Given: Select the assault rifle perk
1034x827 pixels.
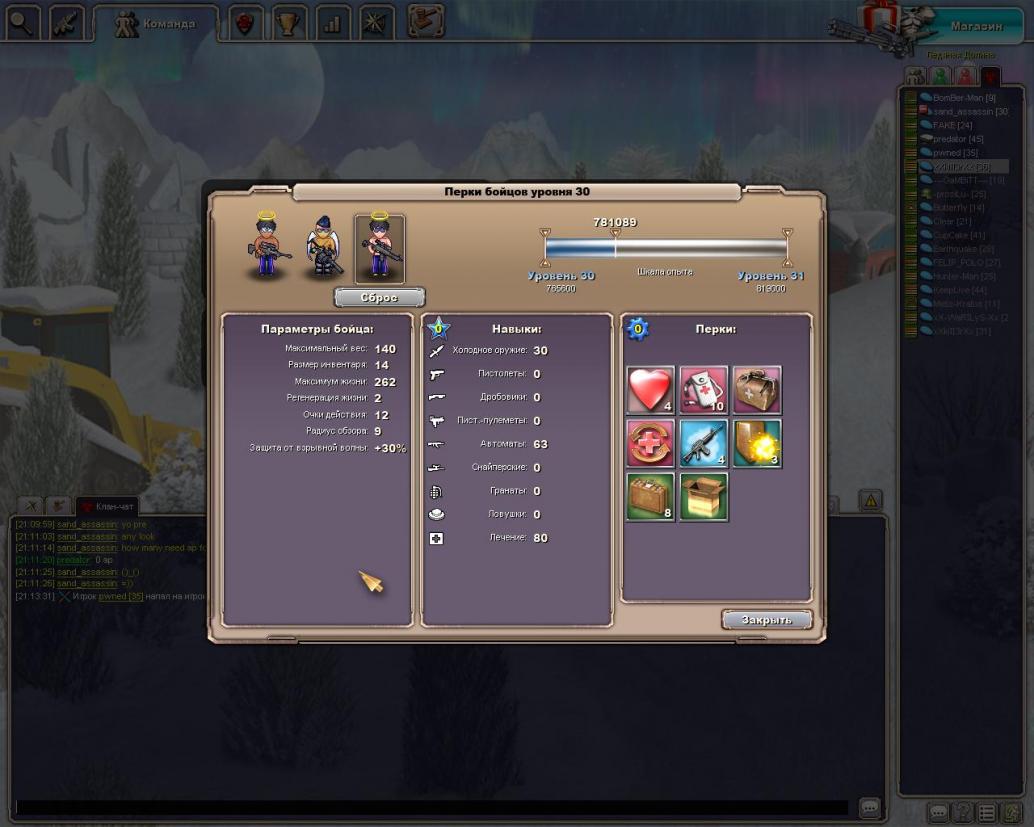Looking at the screenshot, I should click(x=704, y=443).
